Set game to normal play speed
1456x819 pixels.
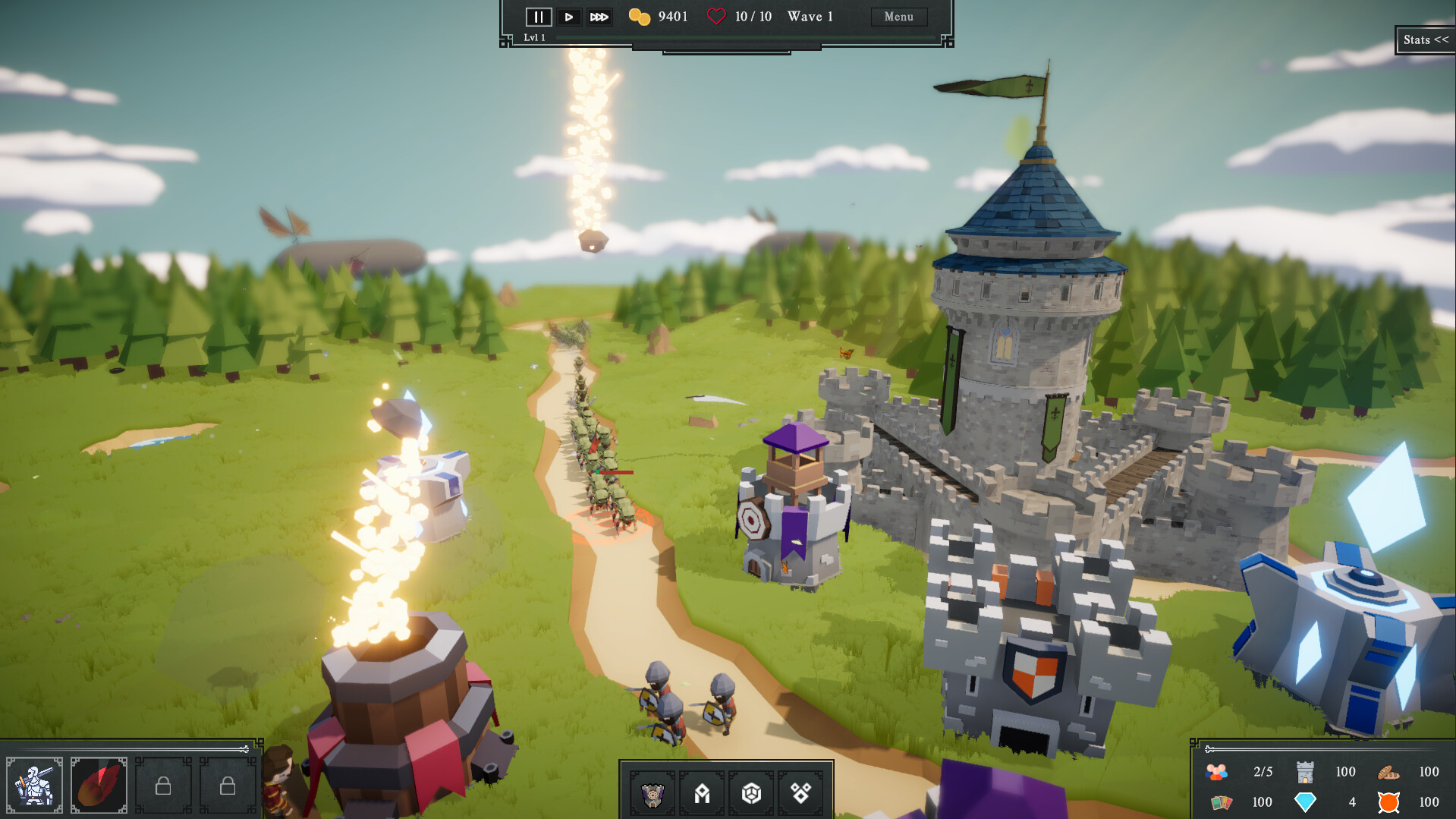(x=568, y=17)
